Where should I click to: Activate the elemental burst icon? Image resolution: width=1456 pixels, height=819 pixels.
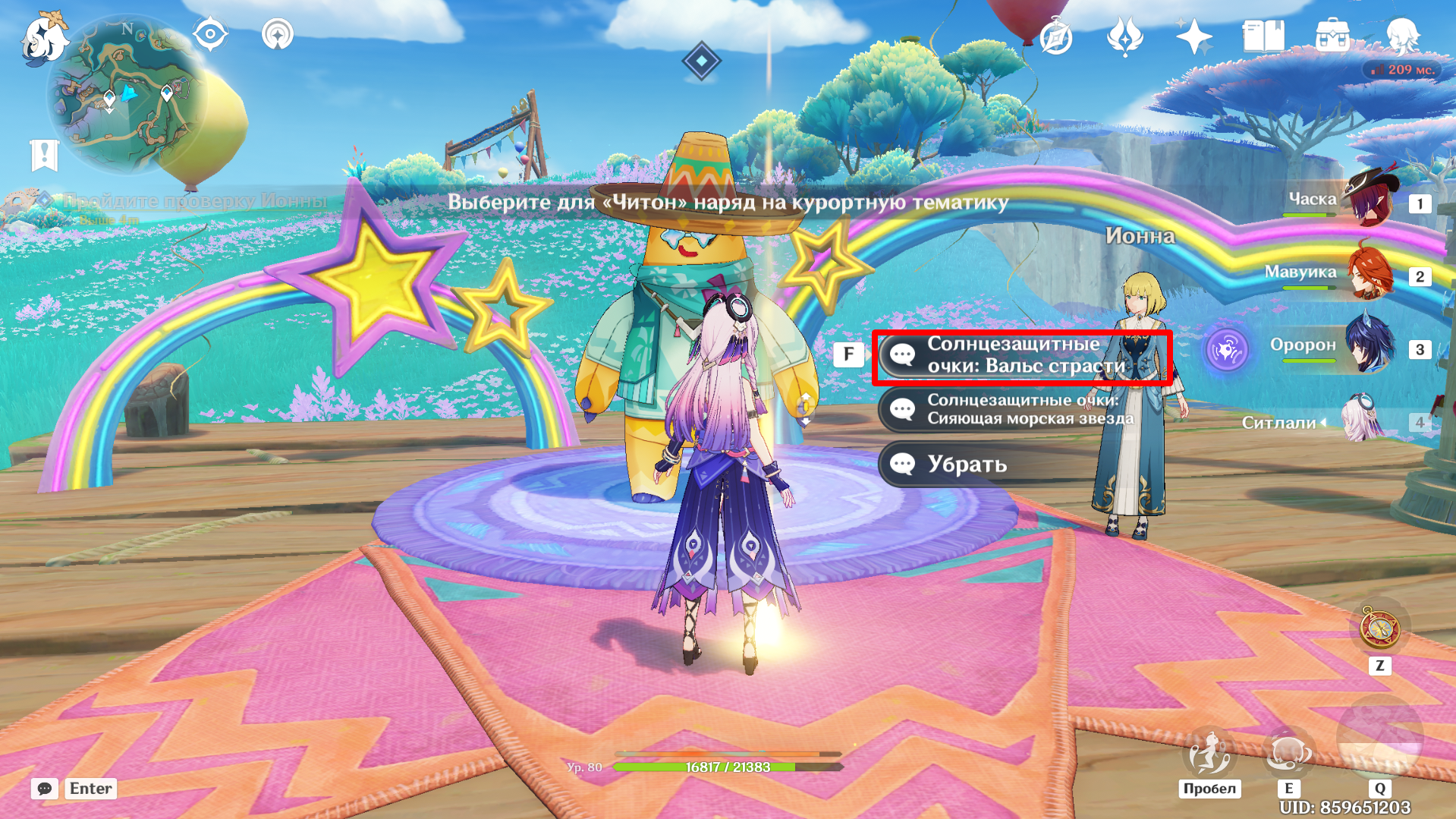pyautogui.click(x=1379, y=738)
